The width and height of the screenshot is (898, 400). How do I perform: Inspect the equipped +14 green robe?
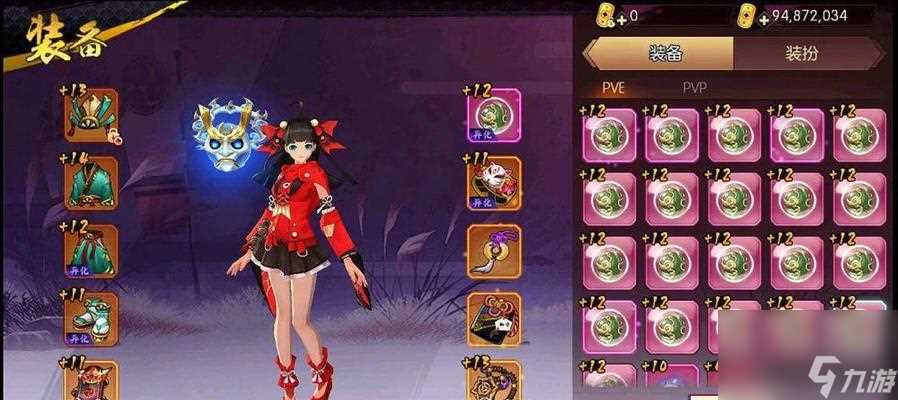92,183
